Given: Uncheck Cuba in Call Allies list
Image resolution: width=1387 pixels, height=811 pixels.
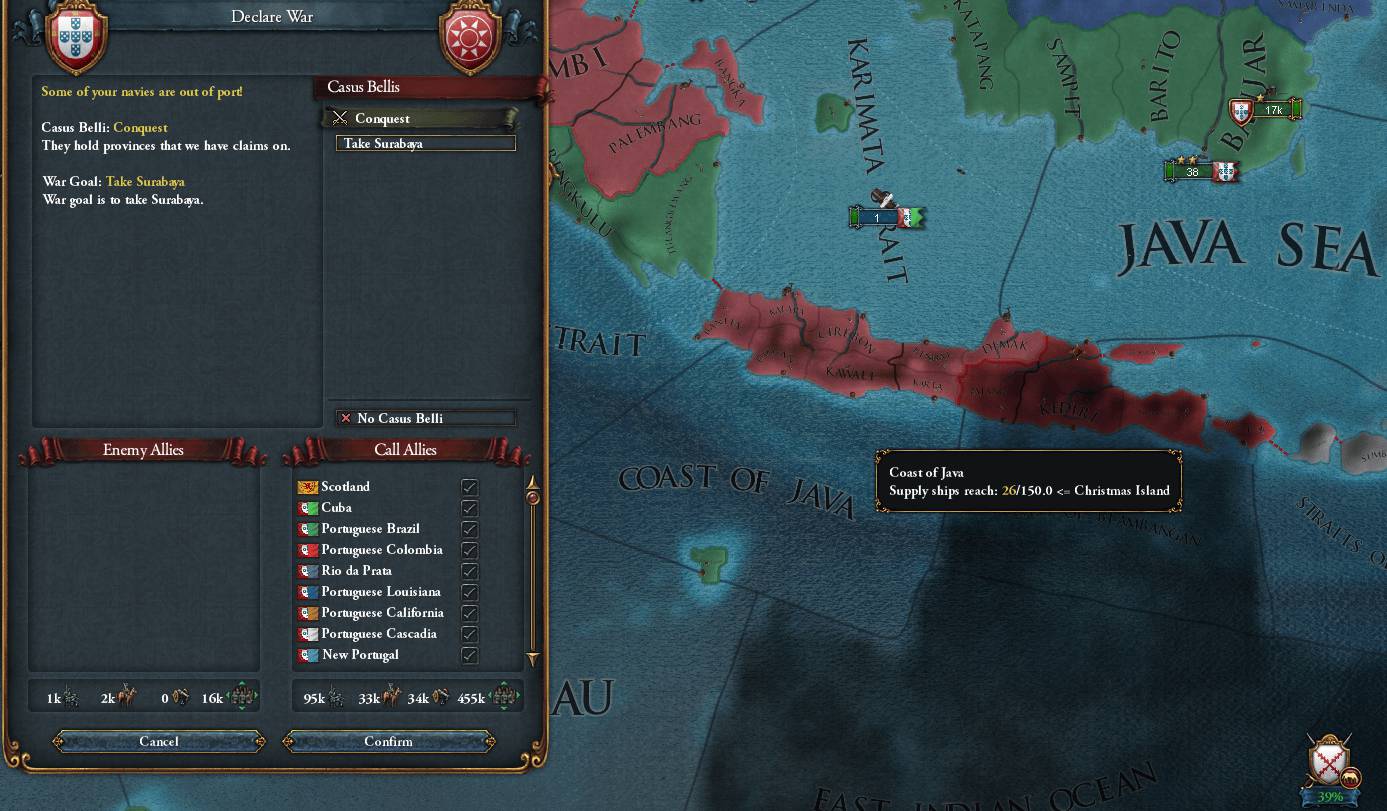Looking at the screenshot, I should click(469, 508).
